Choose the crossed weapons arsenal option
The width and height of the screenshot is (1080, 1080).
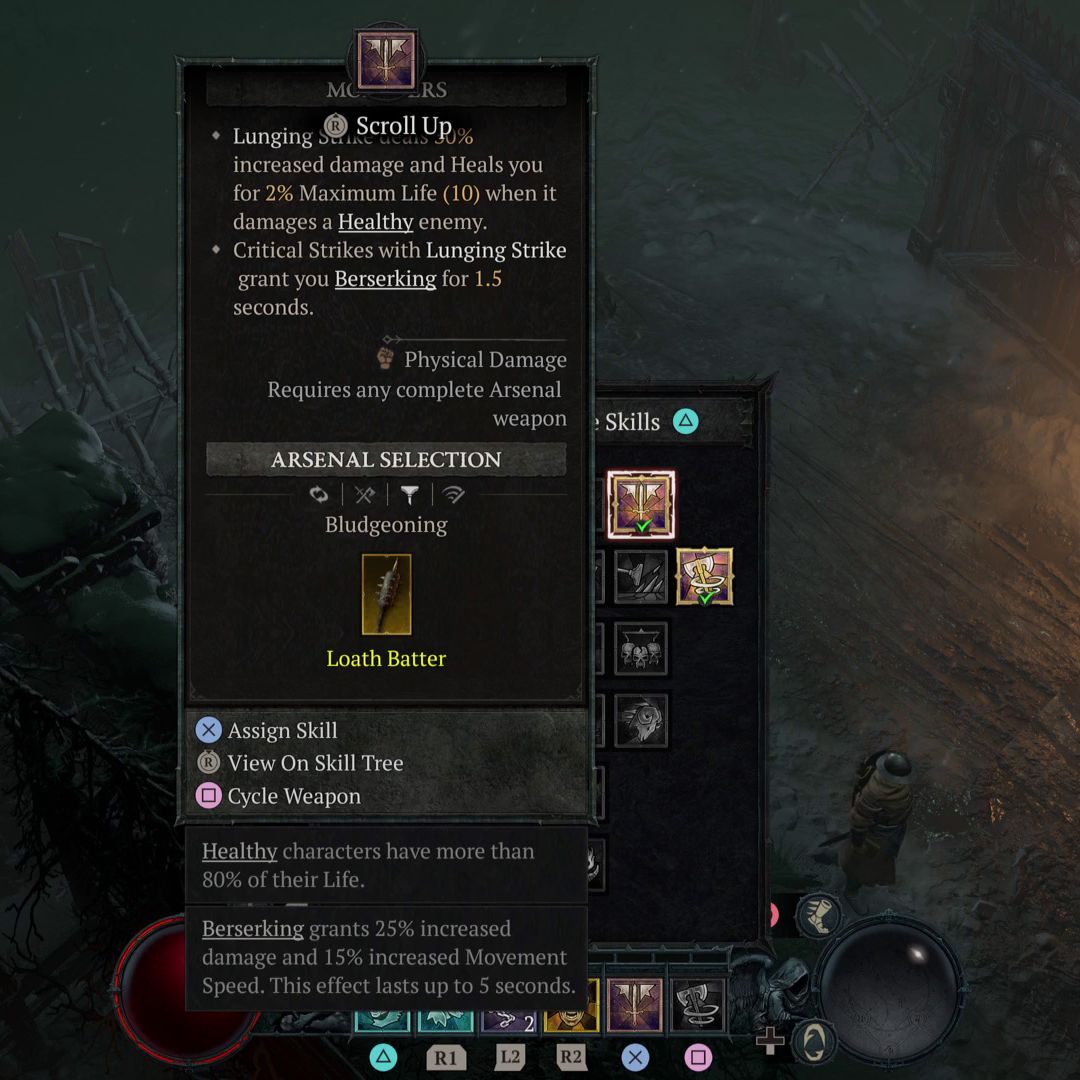(x=364, y=494)
